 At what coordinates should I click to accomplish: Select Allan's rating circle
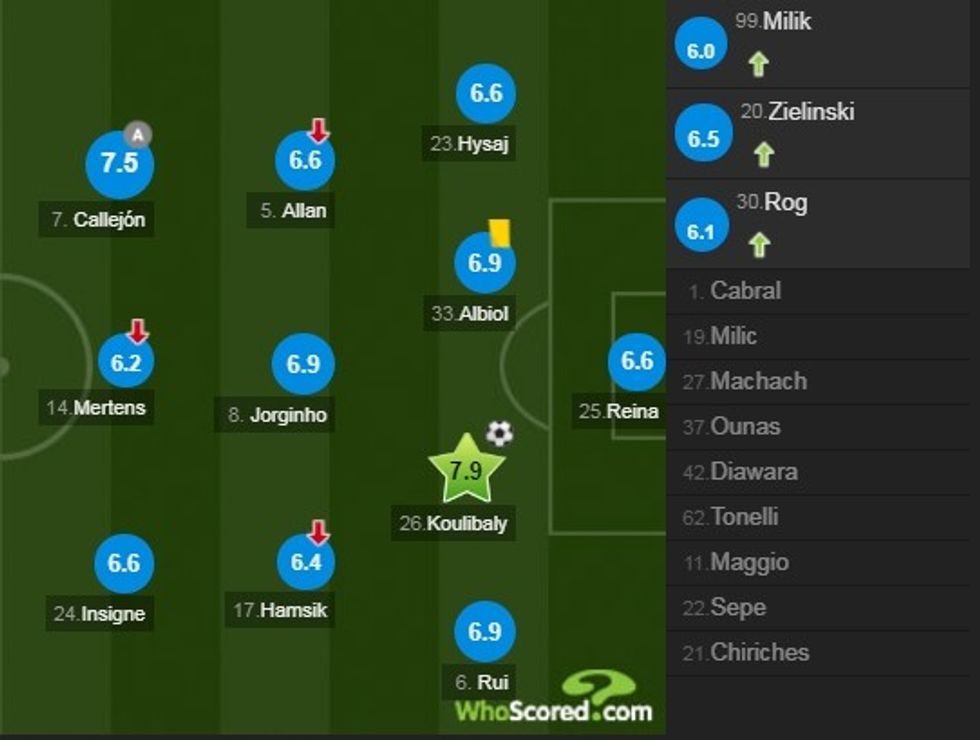click(x=304, y=160)
